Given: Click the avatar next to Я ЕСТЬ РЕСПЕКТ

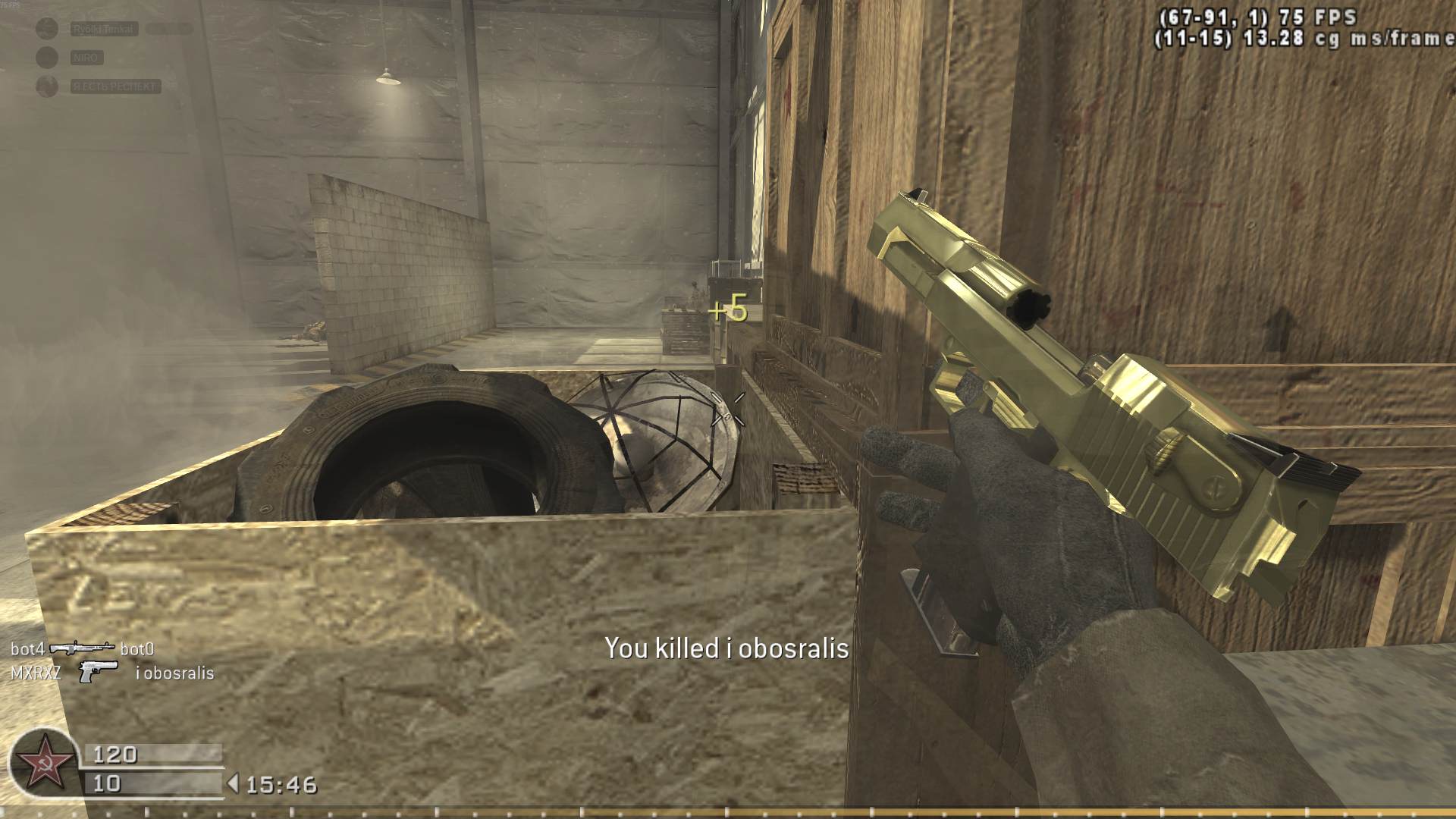Looking at the screenshot, I should tap(45, 86).
